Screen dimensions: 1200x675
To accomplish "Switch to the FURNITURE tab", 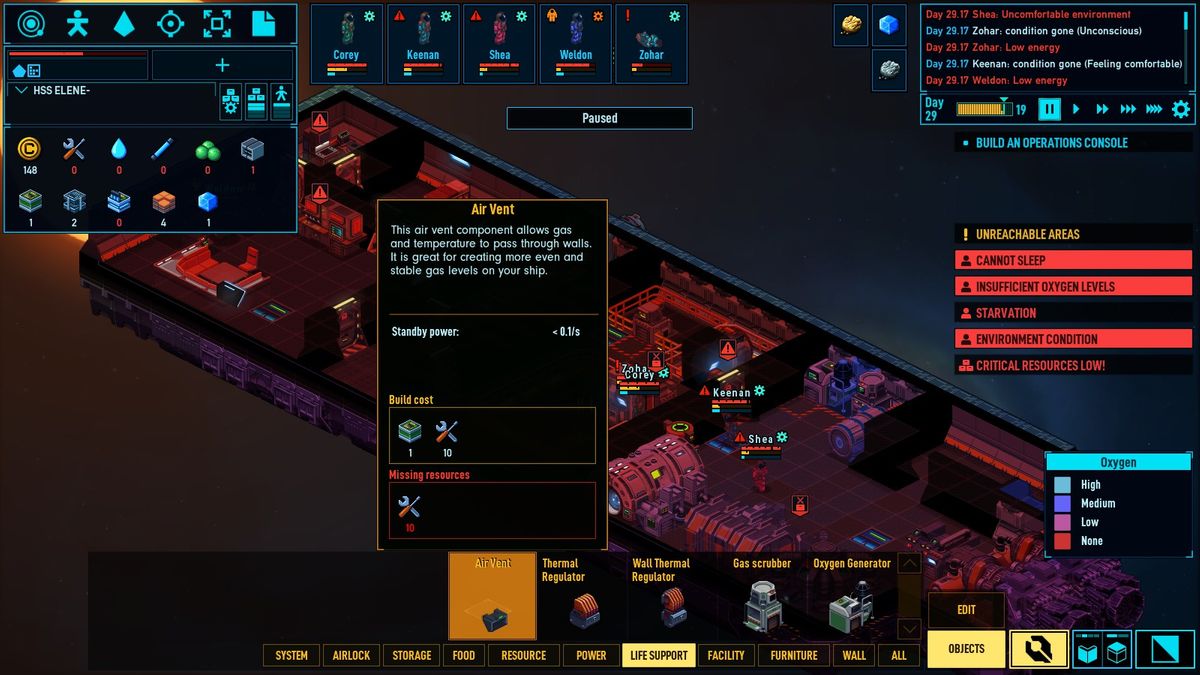I will pos(794,655).
